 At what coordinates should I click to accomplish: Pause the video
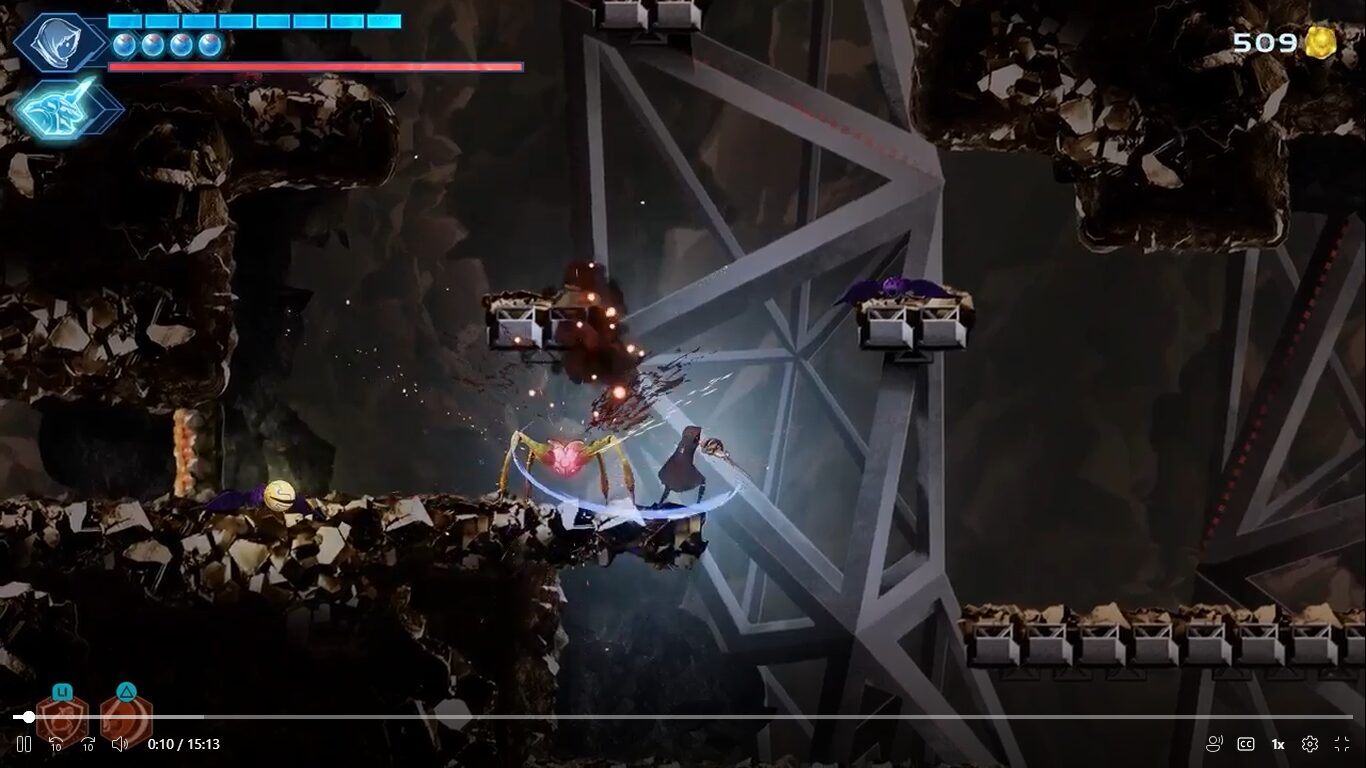[x=24, y=744]
